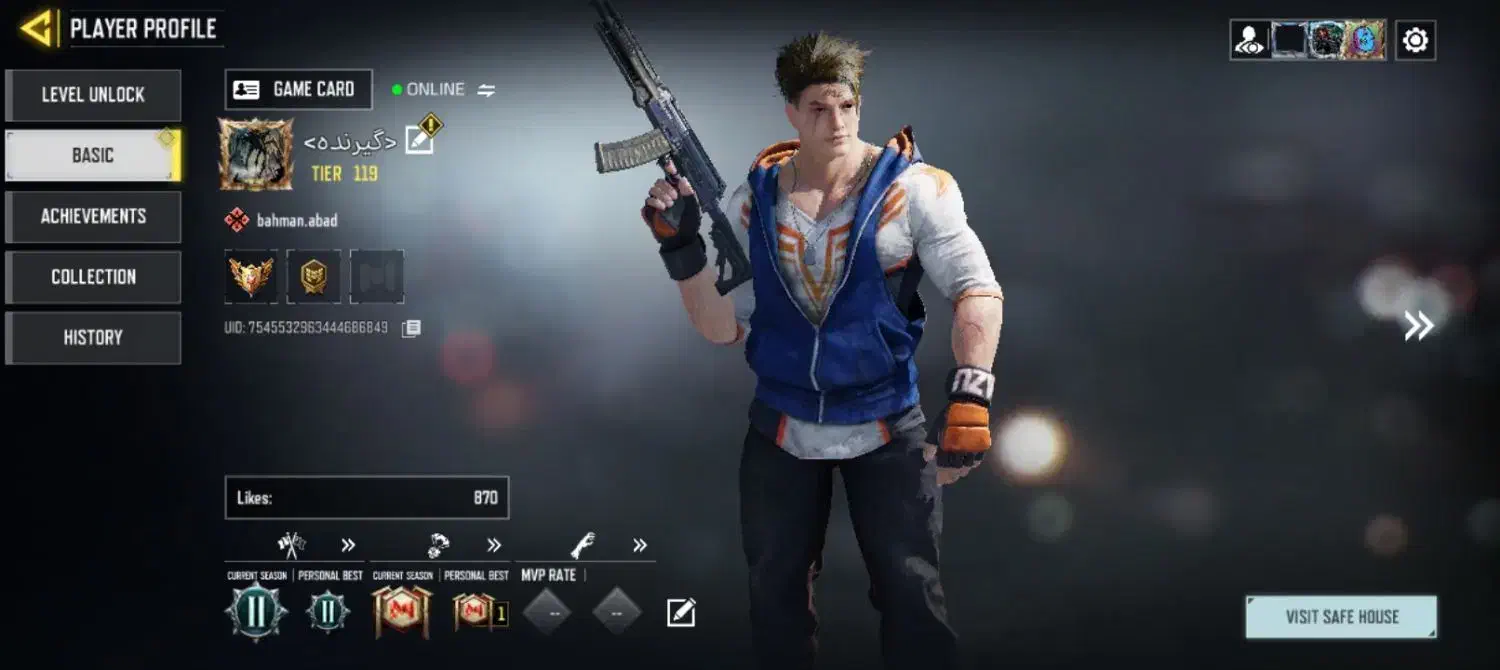Open the Level Unlock tab
Viewport: 1500px width, 670px height.
[93, 95]
